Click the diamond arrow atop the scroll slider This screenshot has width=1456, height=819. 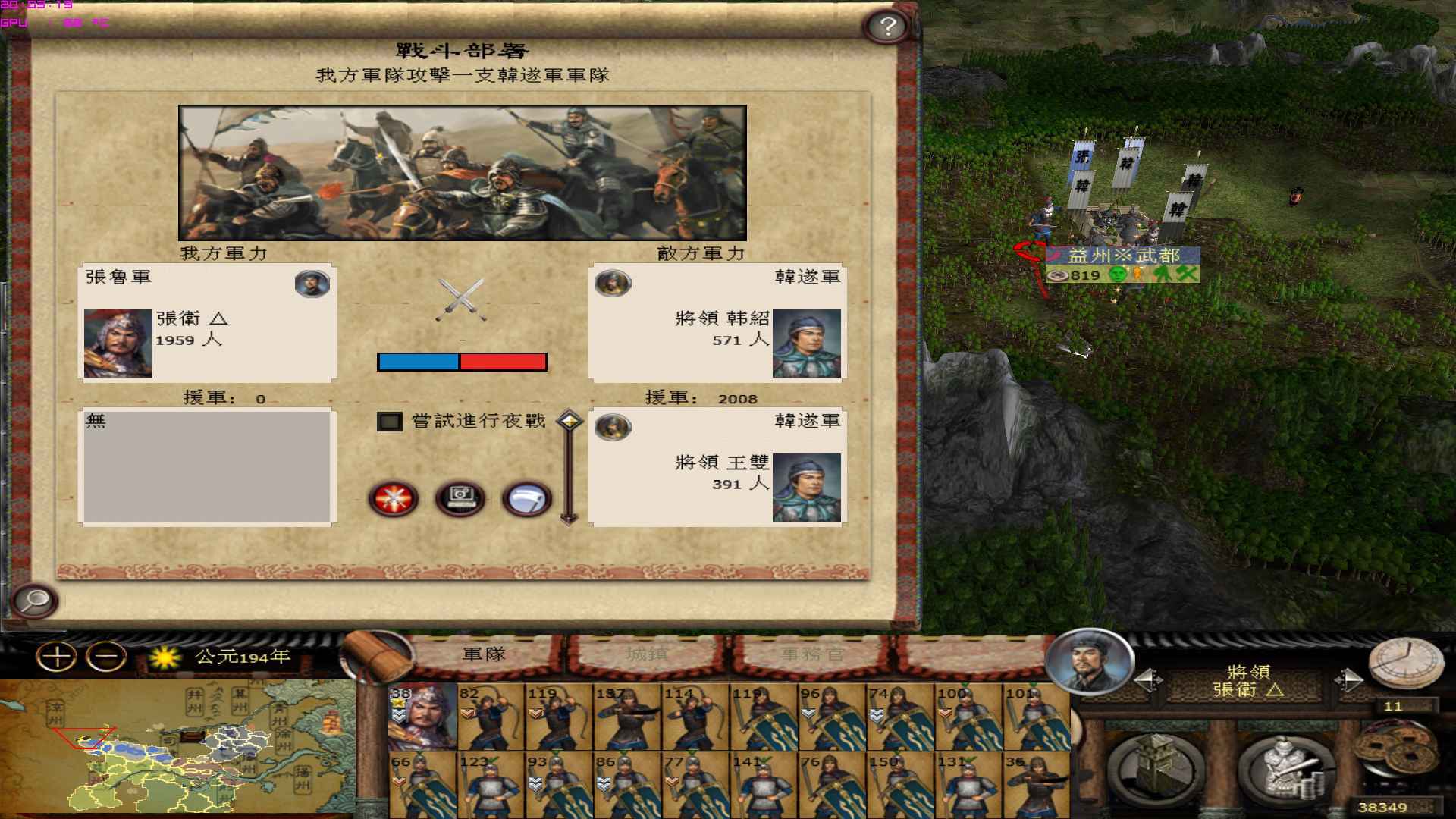coord(568,417)
